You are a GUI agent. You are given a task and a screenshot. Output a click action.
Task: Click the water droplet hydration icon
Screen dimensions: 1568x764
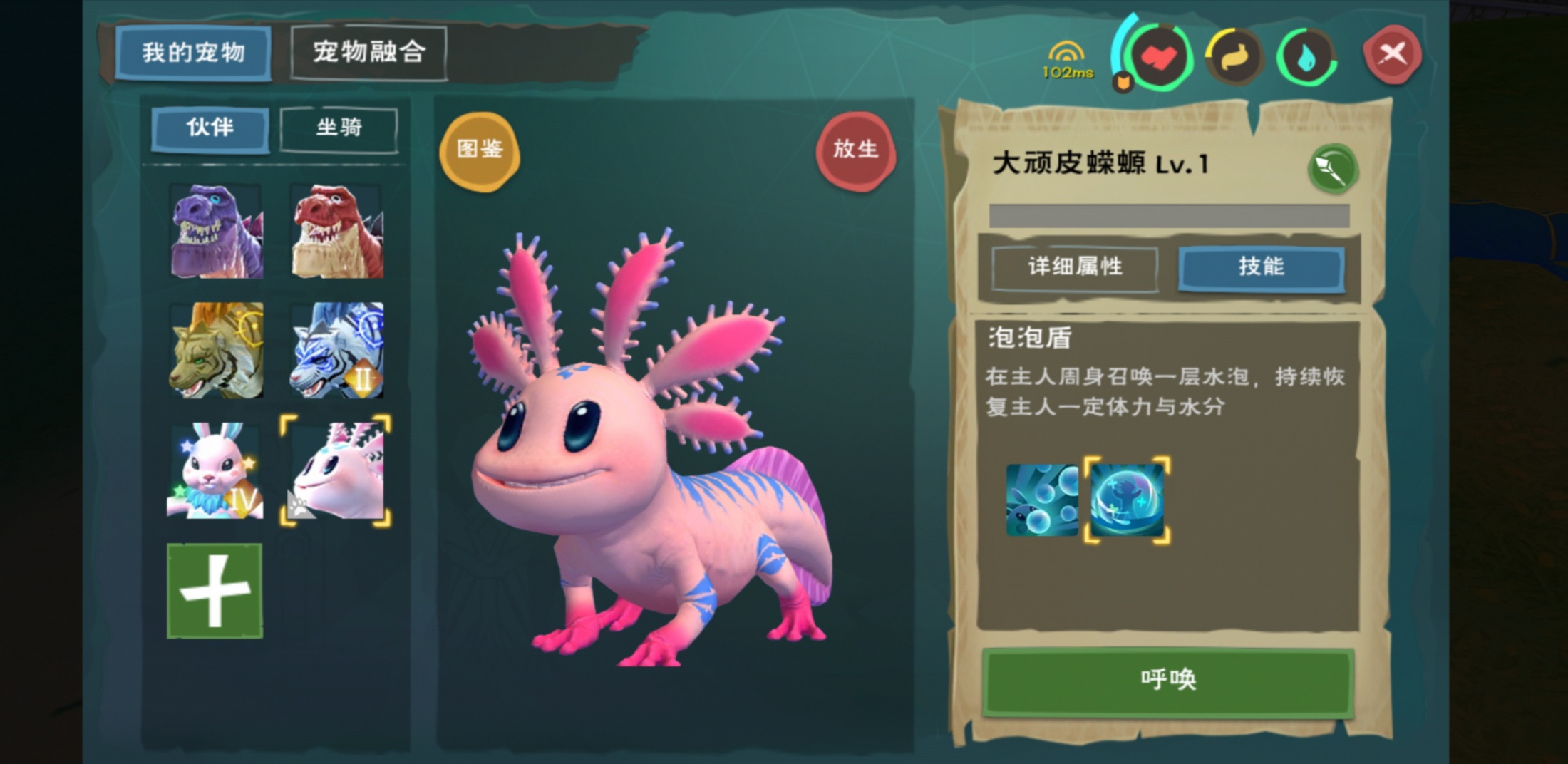point(1306,57)
